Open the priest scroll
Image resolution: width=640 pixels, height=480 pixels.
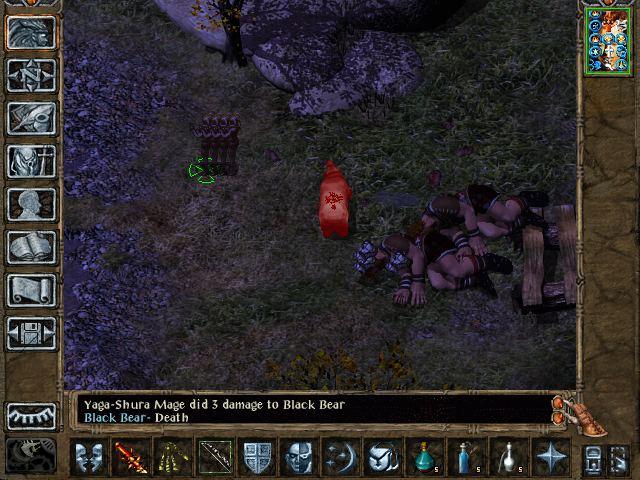click(32, 290)
